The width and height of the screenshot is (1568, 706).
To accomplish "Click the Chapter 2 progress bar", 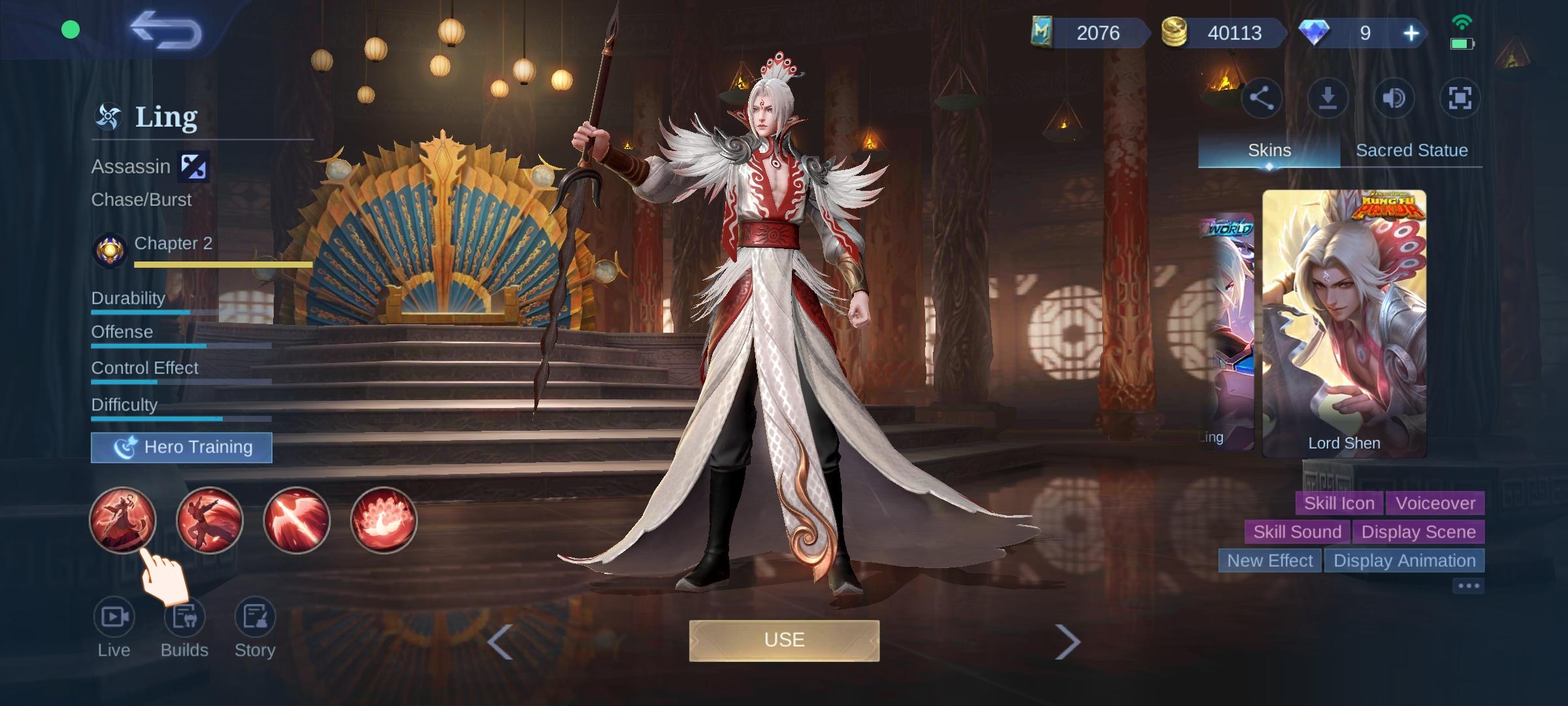I will (222, 264).
